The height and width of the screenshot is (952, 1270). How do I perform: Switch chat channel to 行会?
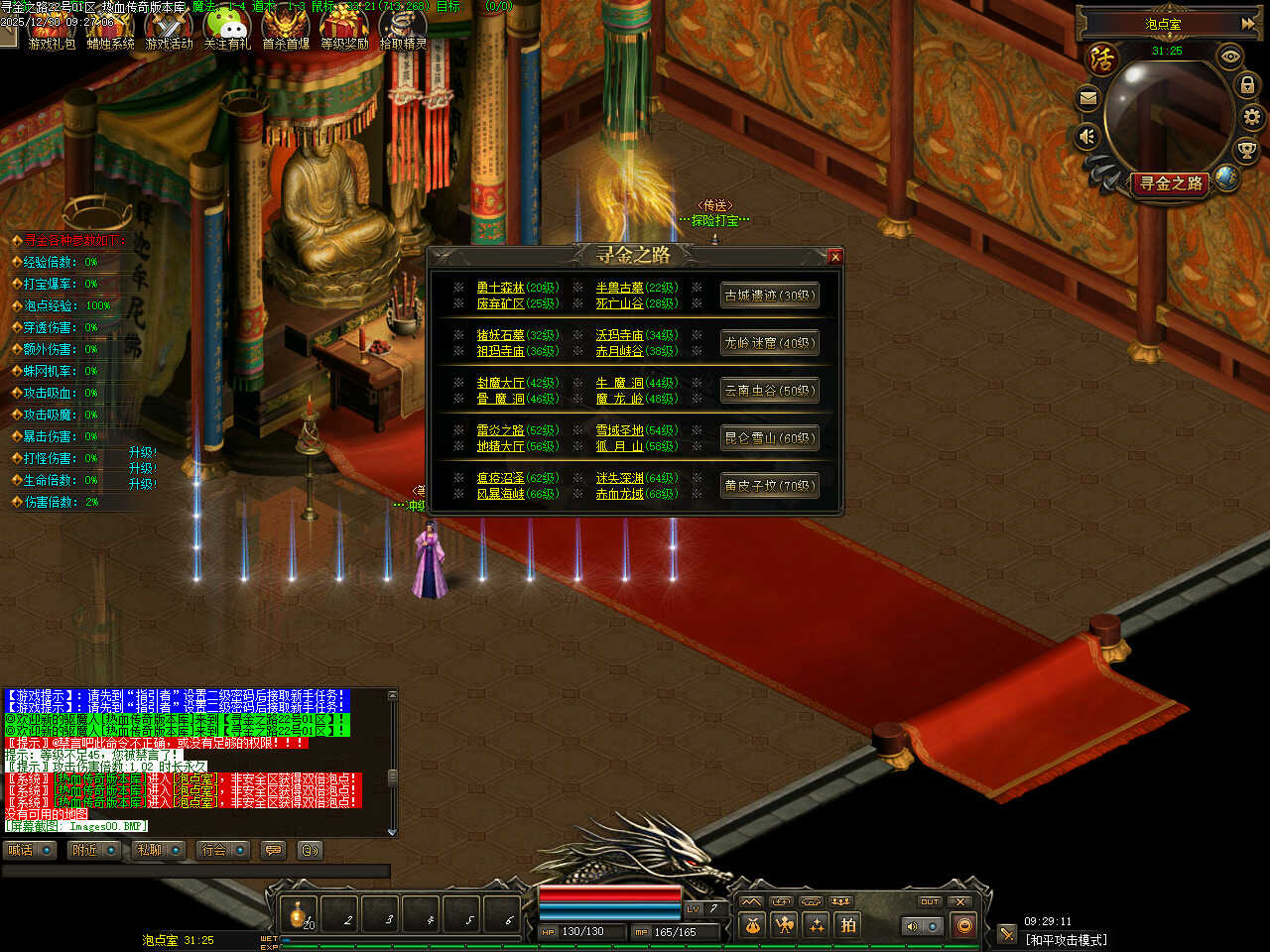click(x=214, y=850)
